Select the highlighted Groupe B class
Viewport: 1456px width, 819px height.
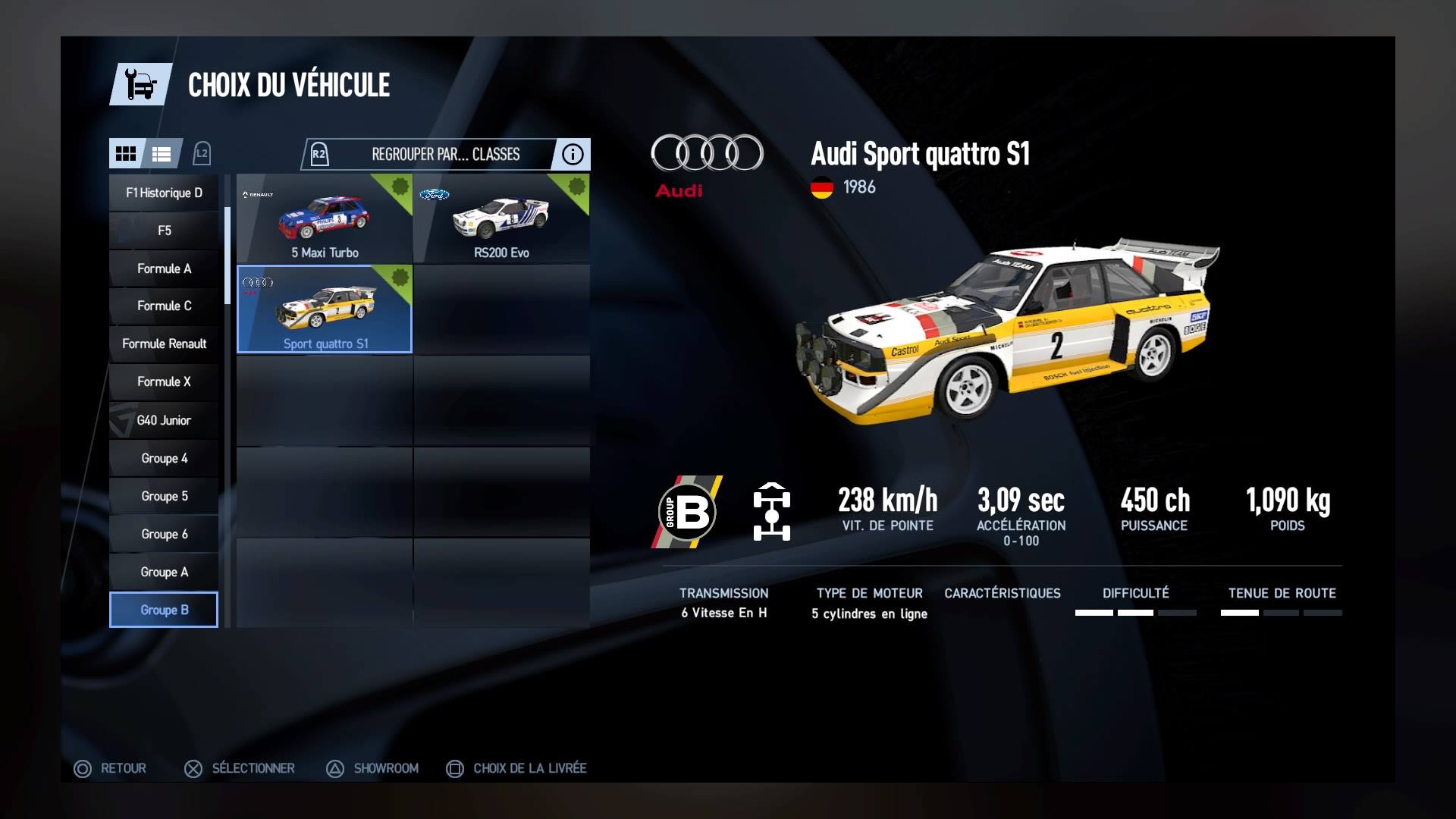164,610
